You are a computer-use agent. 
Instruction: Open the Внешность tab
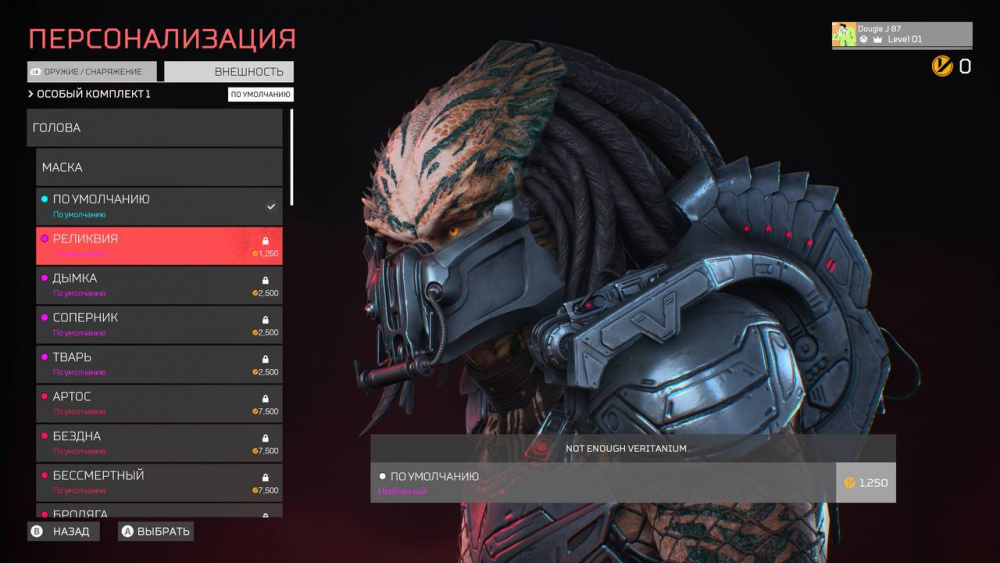(x=229, y=72)
